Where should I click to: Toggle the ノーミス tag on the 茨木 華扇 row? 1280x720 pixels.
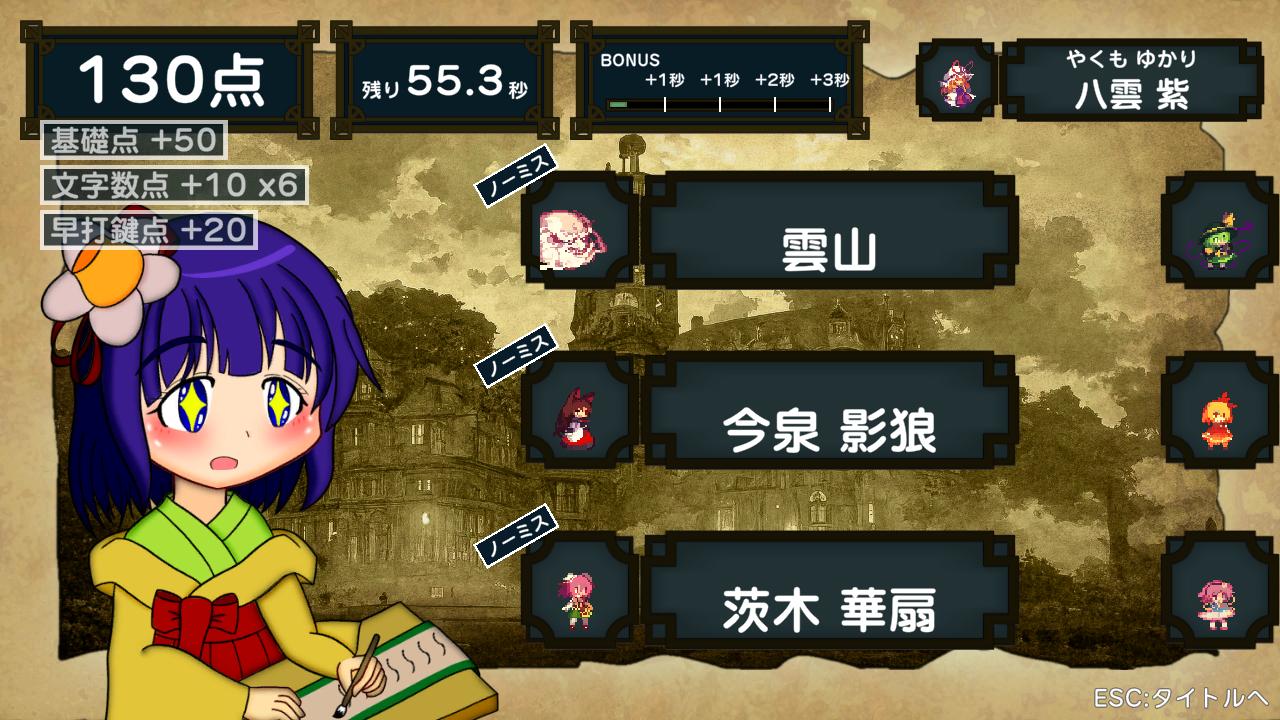(x=515, y=537)
